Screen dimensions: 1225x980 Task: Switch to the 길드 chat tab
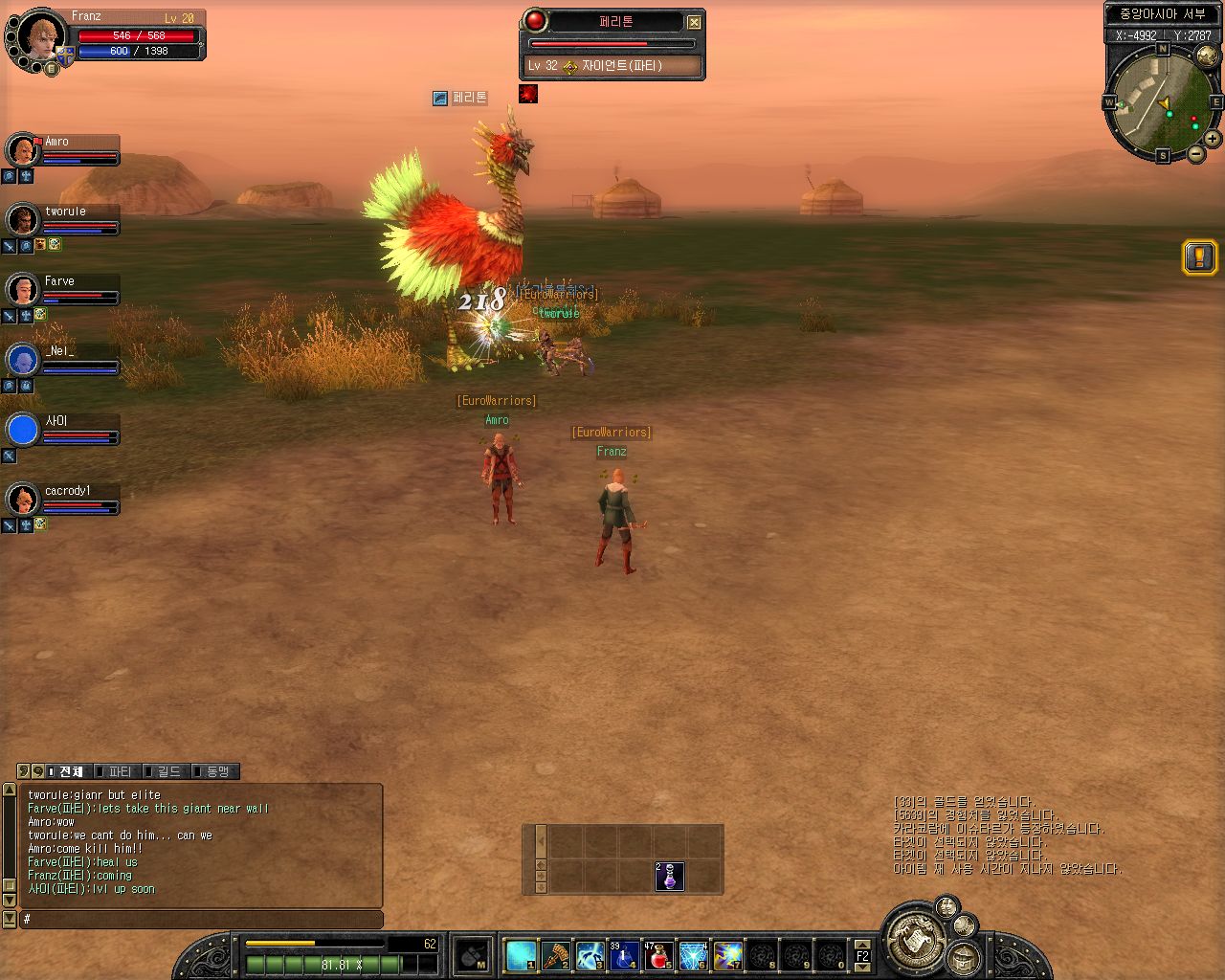click(x=167, y=771)
